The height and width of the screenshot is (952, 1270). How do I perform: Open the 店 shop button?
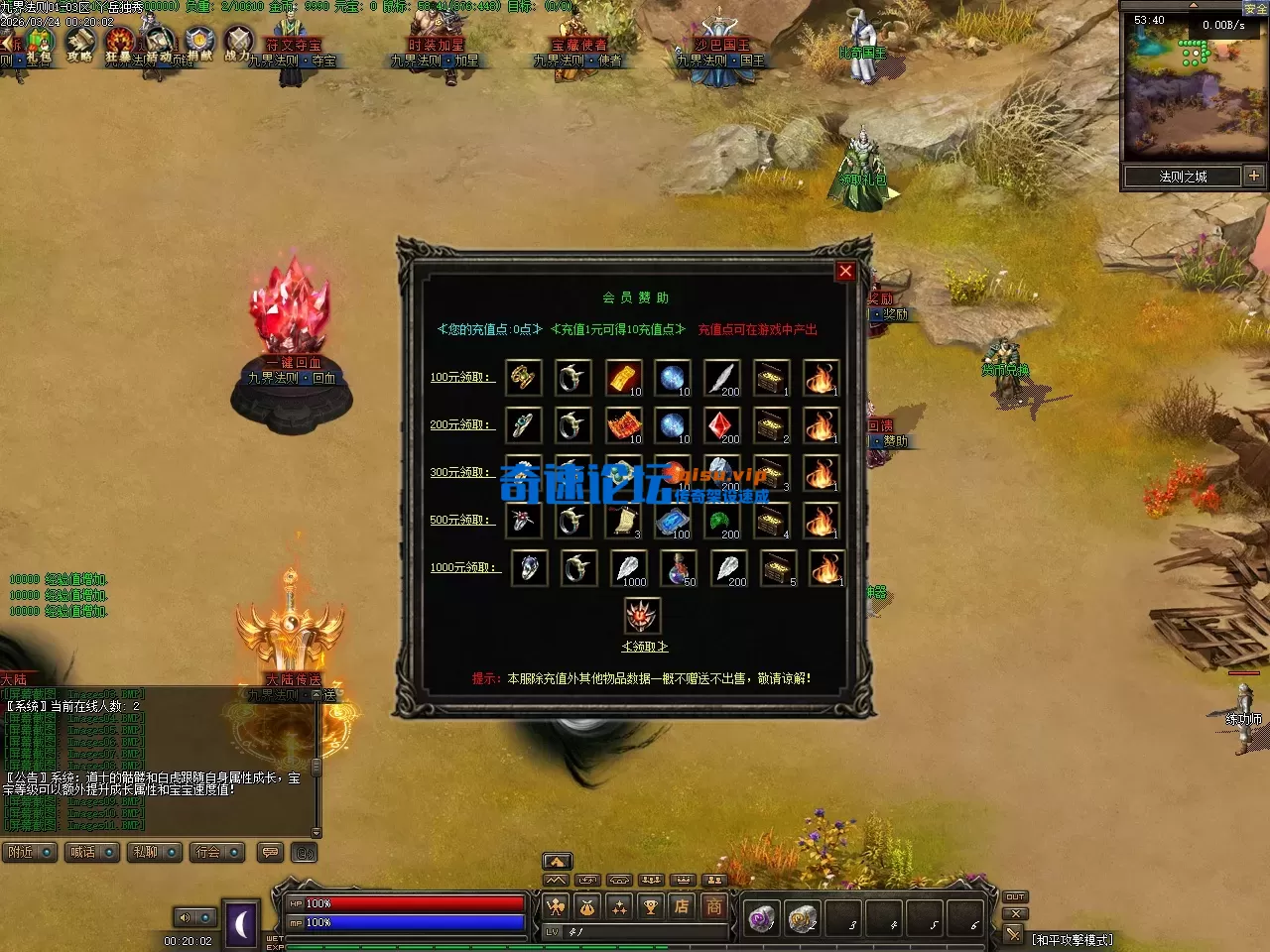tap(682, 905)
